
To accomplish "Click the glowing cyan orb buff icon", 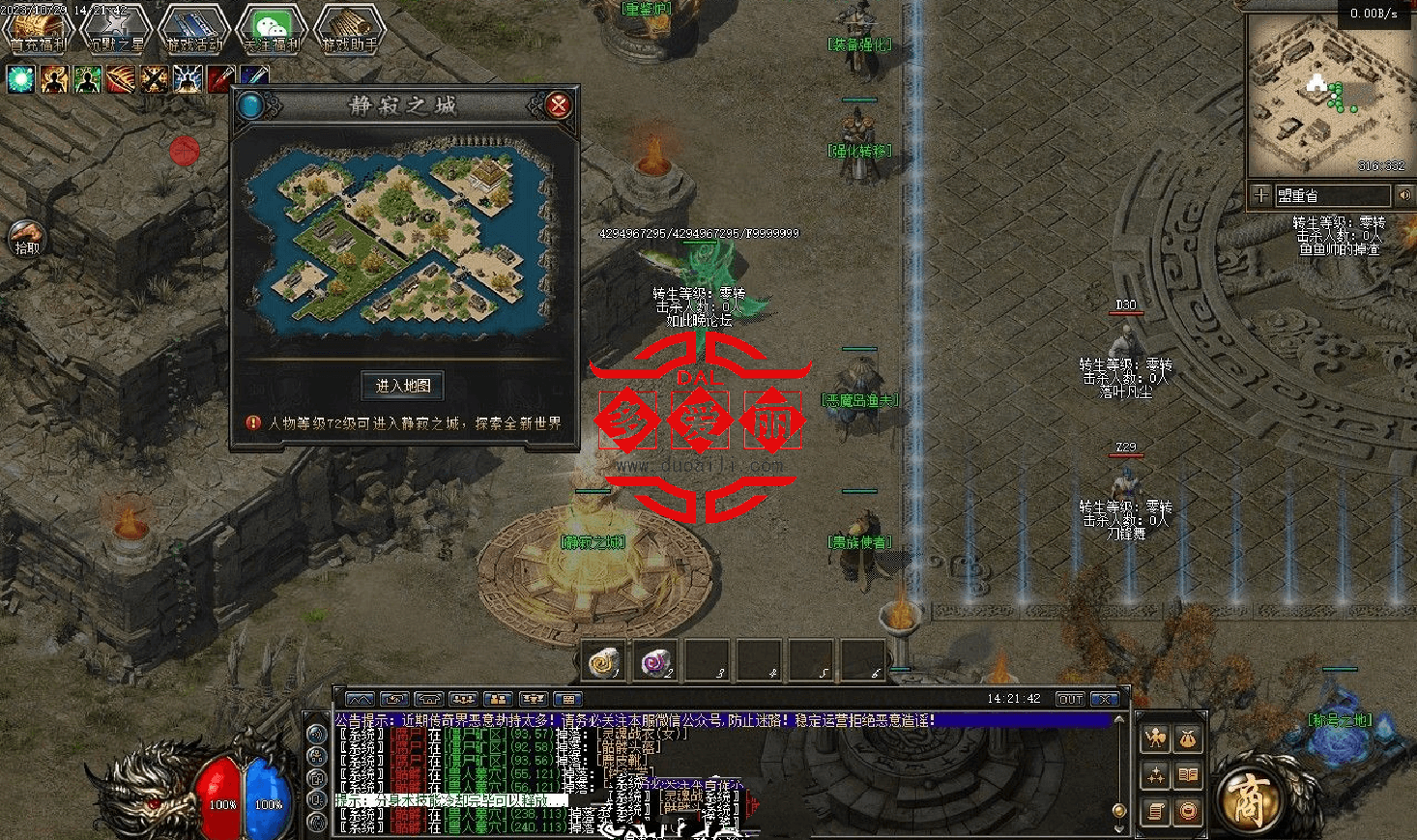I will [x=21, y=79].
